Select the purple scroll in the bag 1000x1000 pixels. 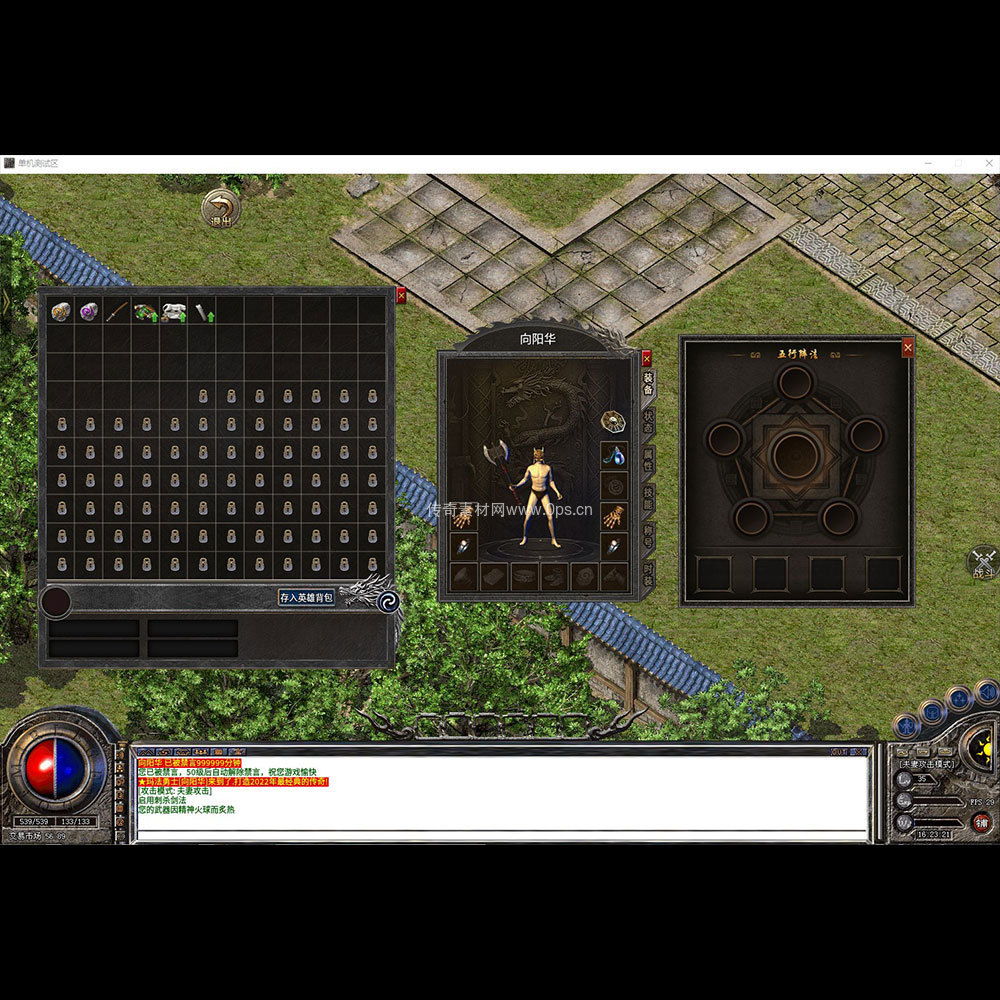pos(89,311)
